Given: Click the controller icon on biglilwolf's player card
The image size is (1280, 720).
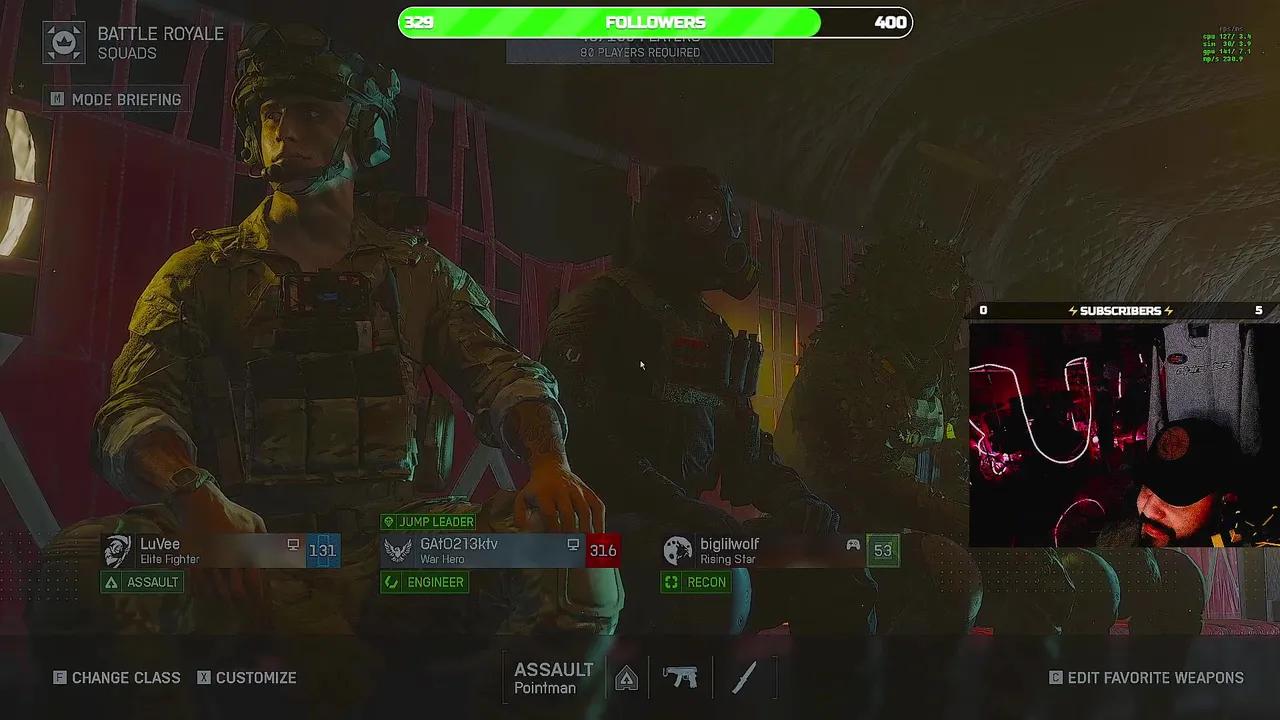Looking at the screenshot, I should click(x=852, y=544).
